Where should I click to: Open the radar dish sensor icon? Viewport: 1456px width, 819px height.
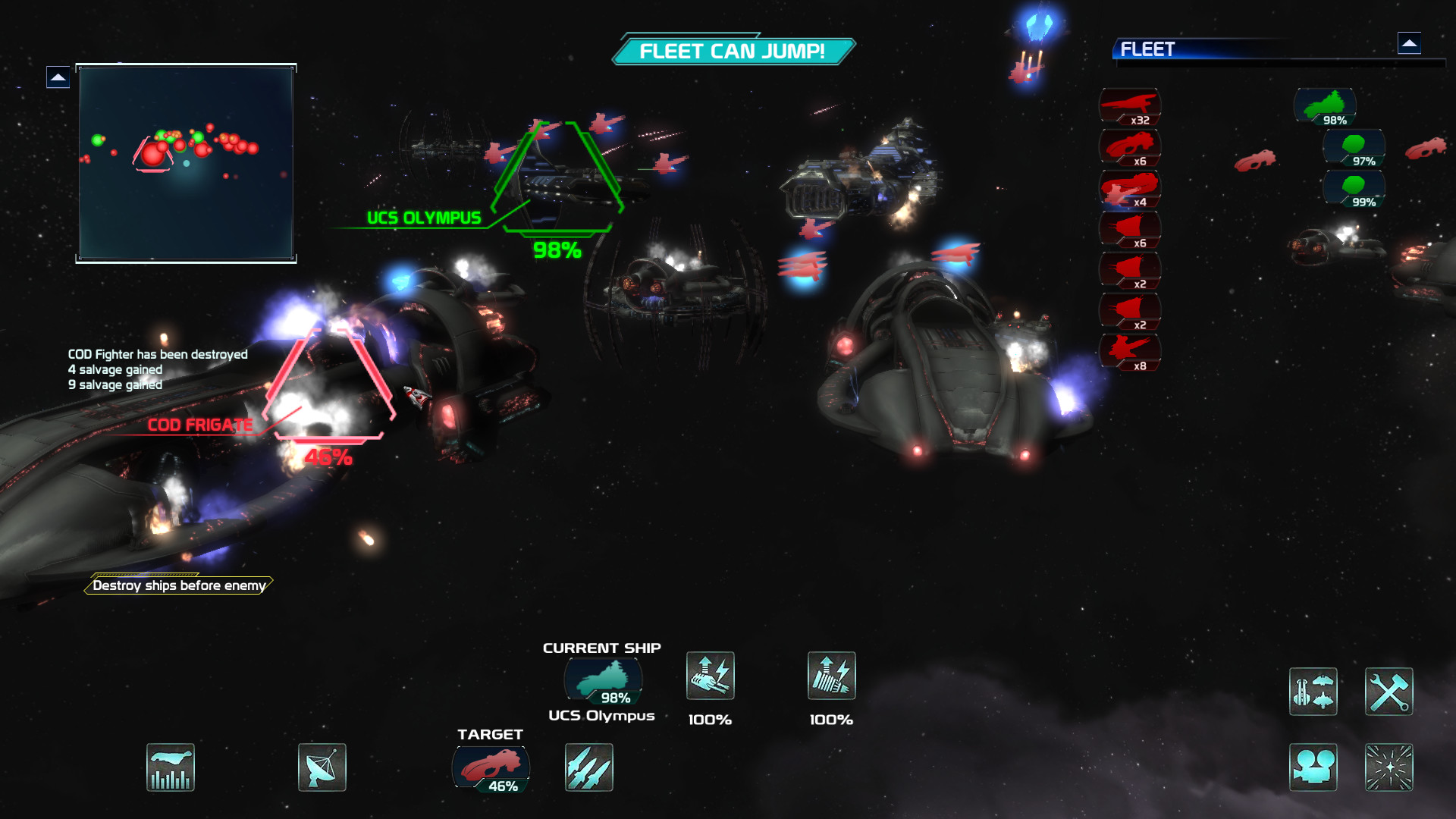(x=322, y=767)
